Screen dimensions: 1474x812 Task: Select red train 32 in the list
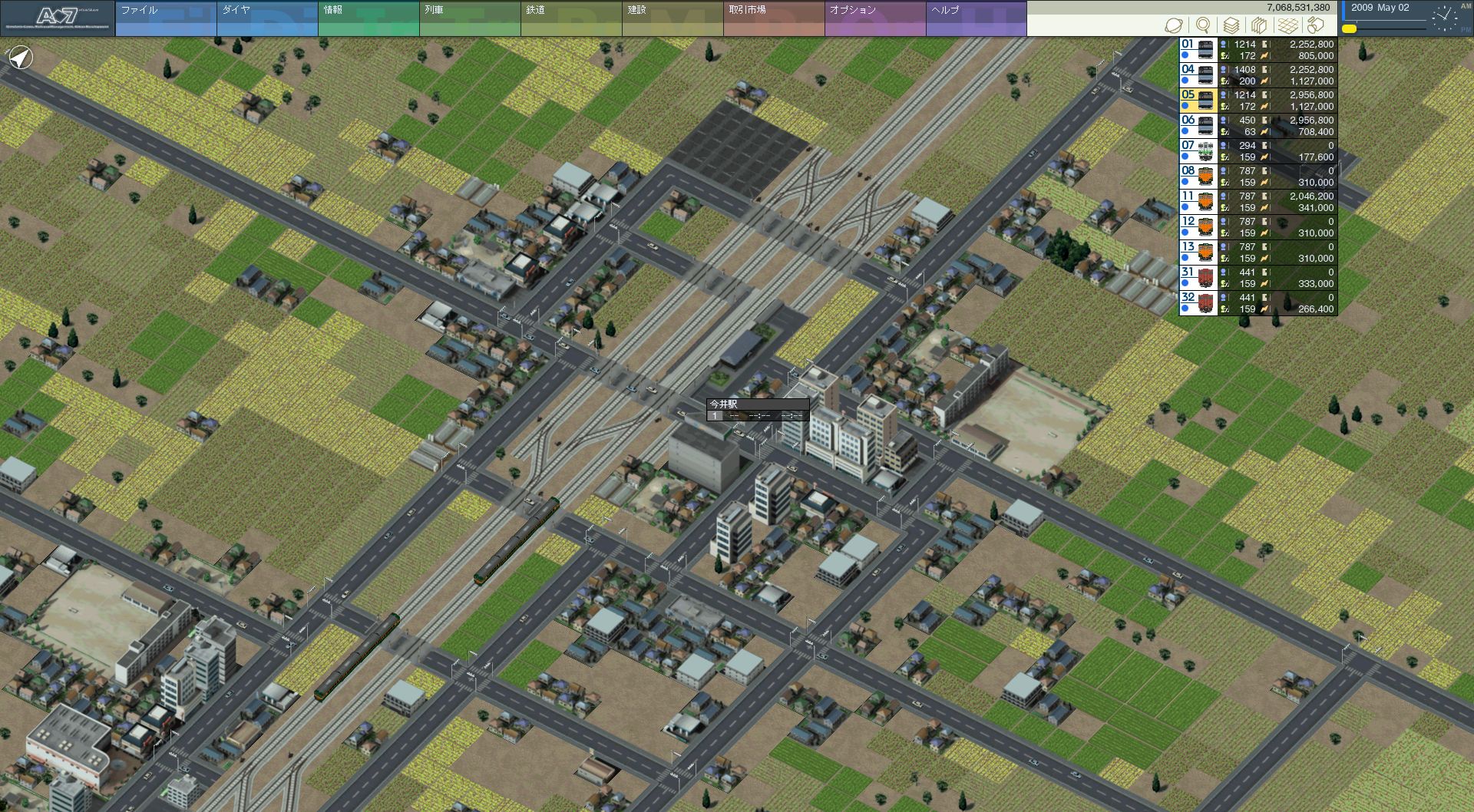(x=1258, y=303)
